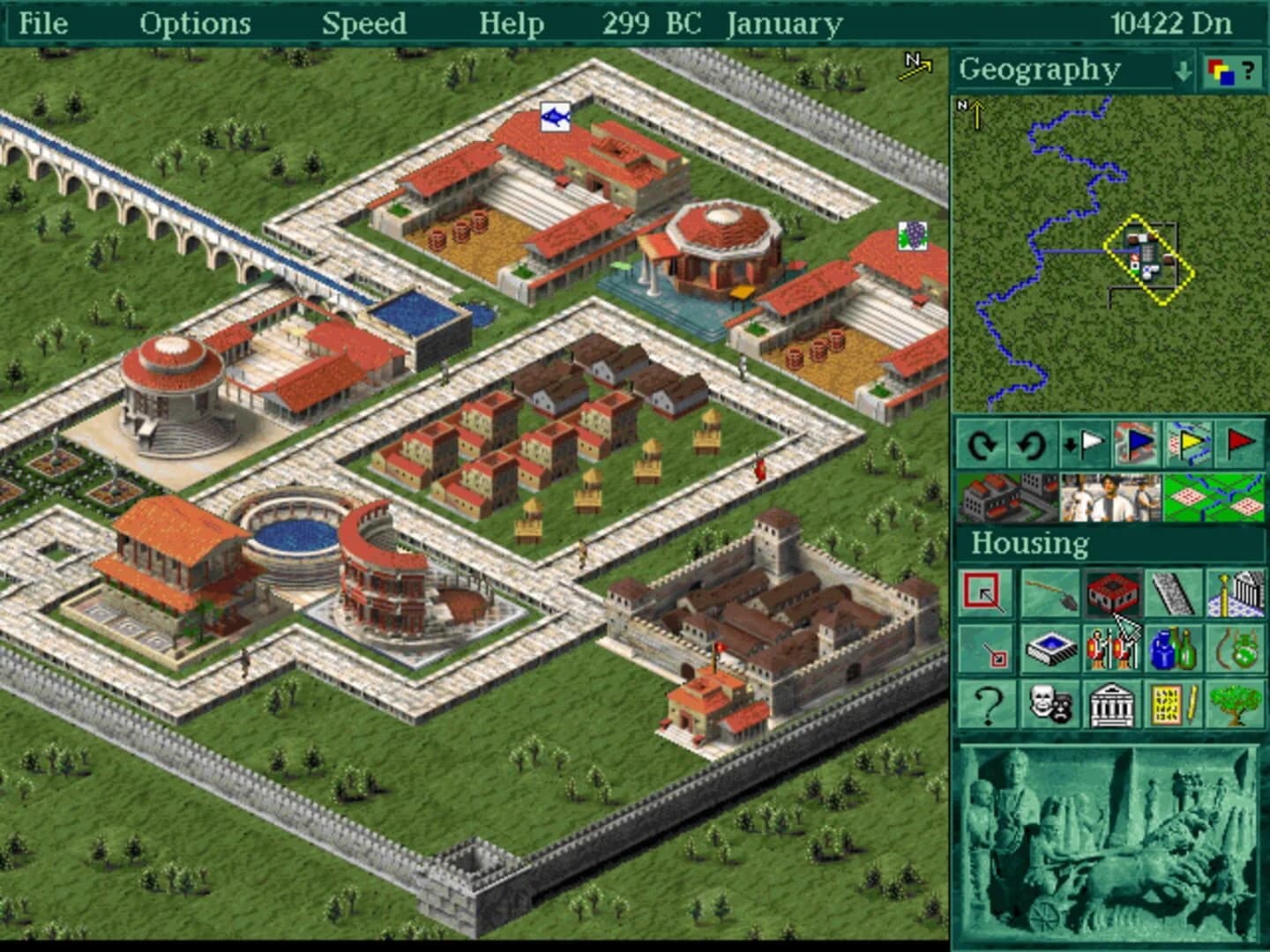Screen dimensions: 1270x952
Task: Select the Housing construction tool
Action: (1111, 594)
